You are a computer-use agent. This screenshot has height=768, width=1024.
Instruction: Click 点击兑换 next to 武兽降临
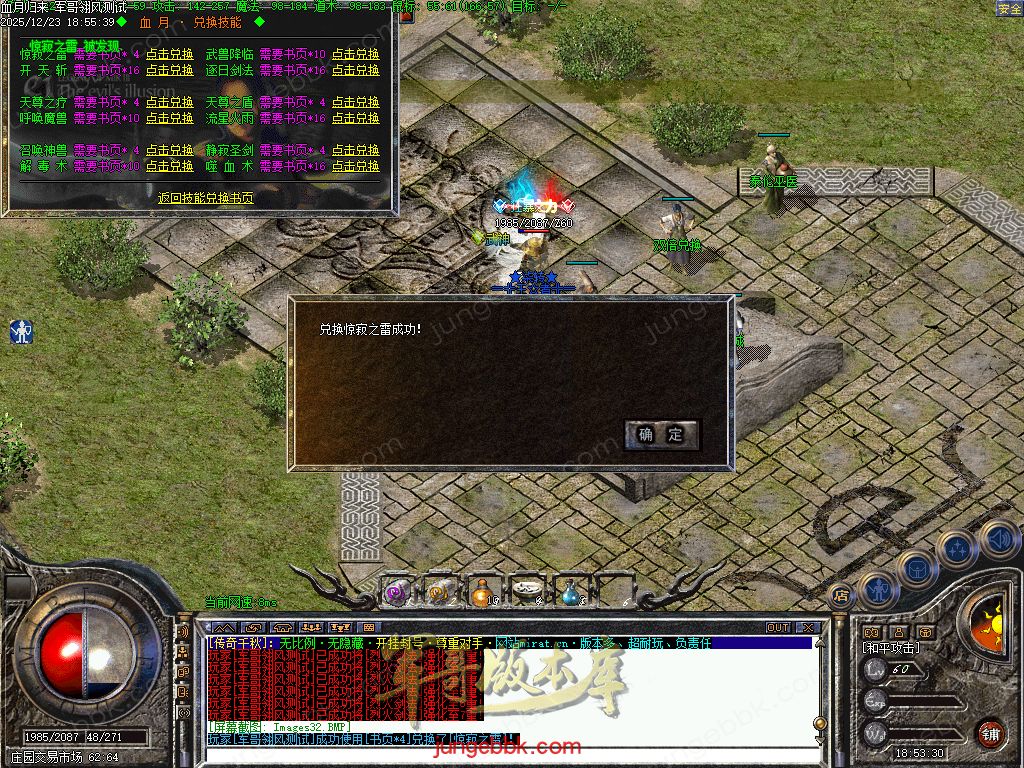pyautogui.click(x=356, y=55)
